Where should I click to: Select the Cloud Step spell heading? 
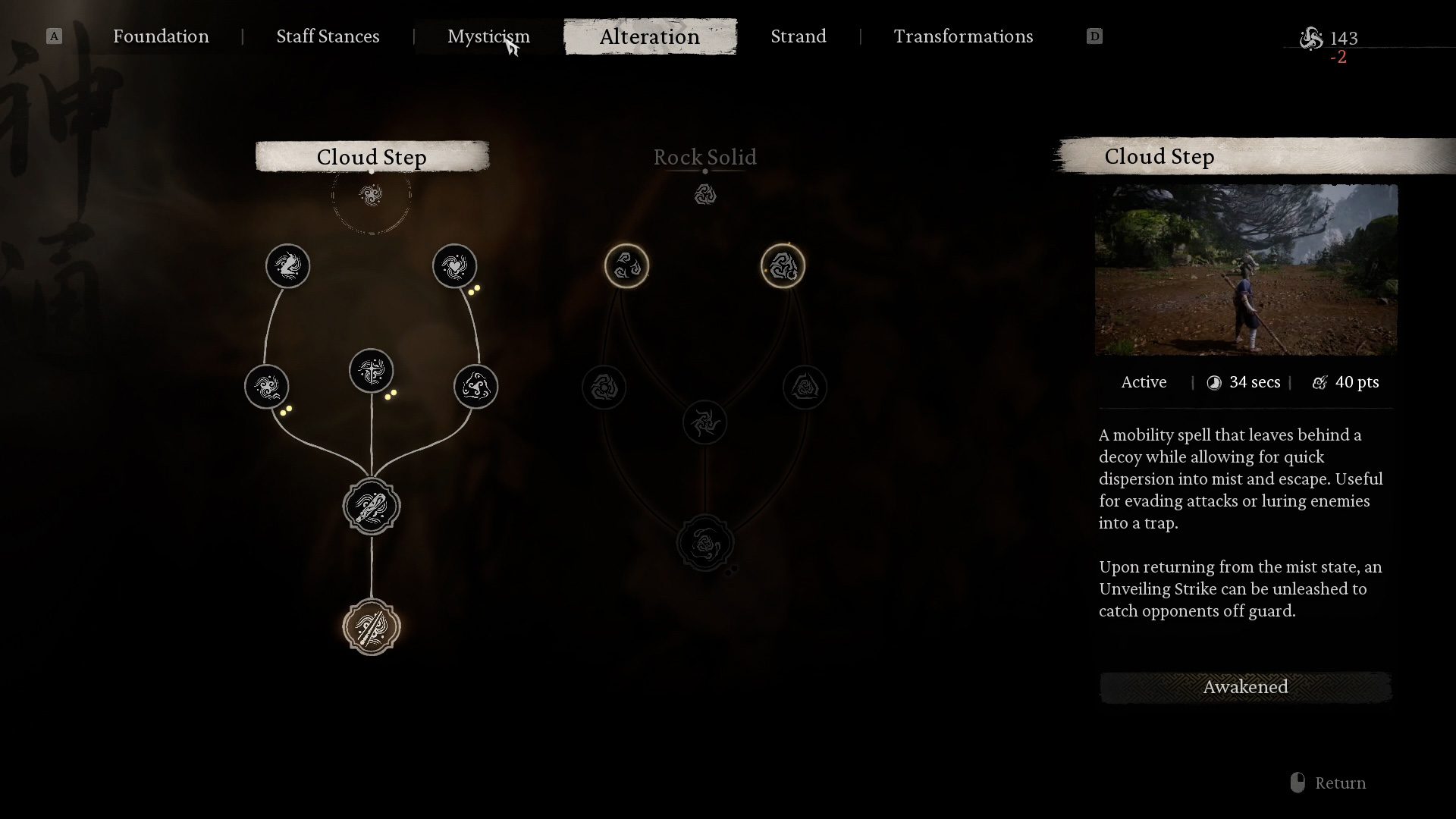coord(372,157)
